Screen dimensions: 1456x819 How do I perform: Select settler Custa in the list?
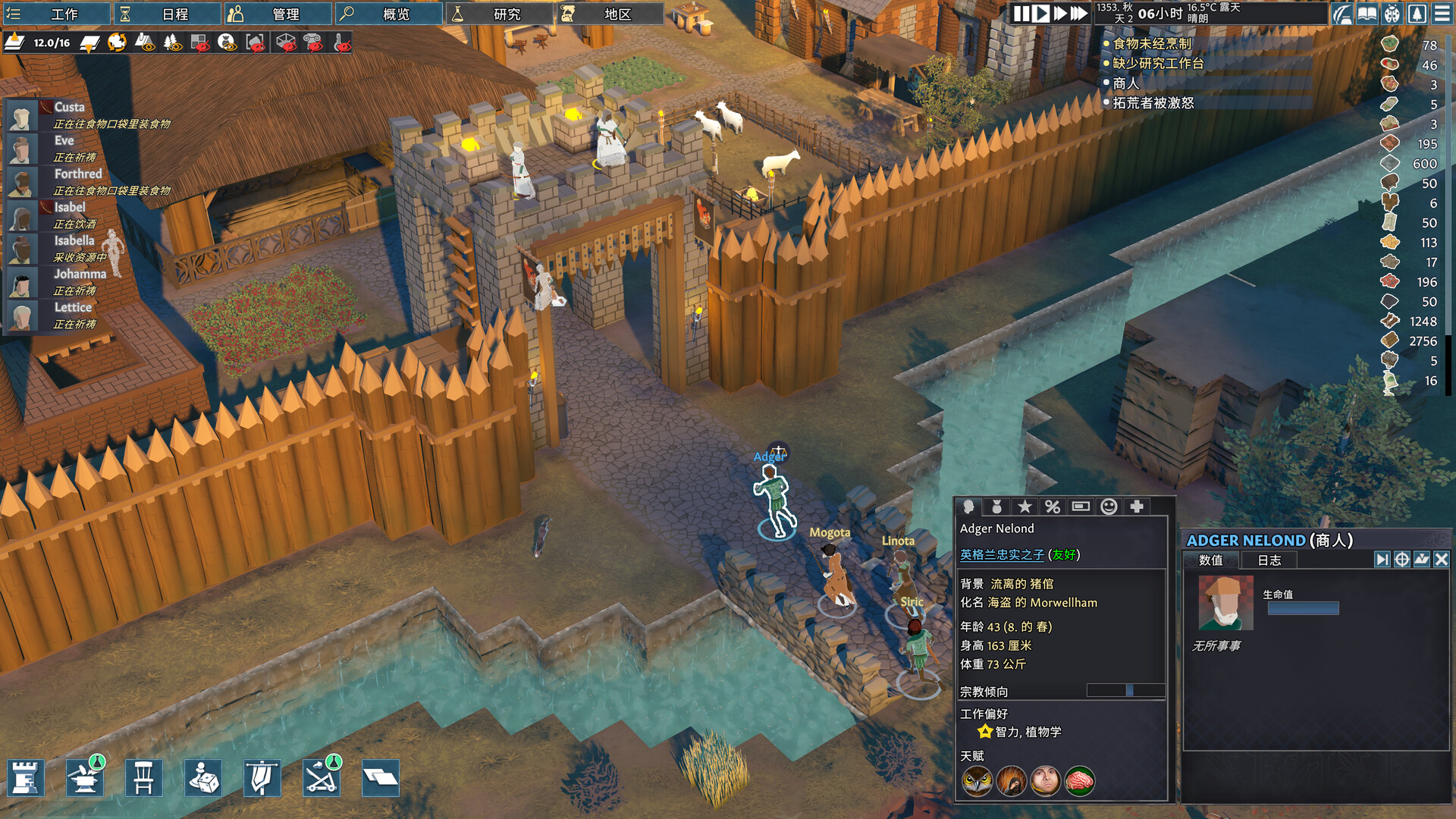coord(69,108)
